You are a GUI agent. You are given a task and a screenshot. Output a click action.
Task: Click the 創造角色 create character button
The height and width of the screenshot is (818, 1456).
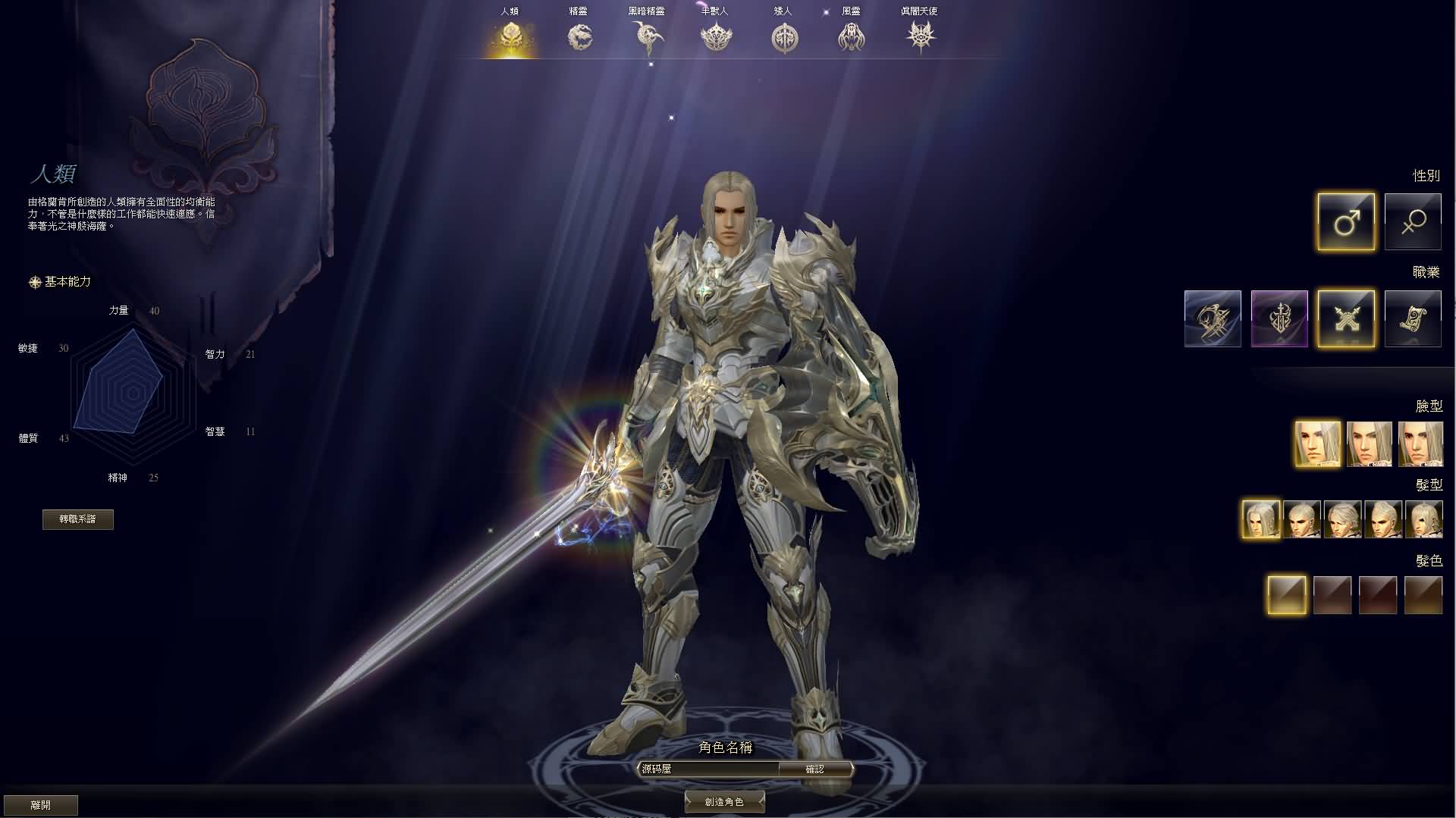(724, 801)
